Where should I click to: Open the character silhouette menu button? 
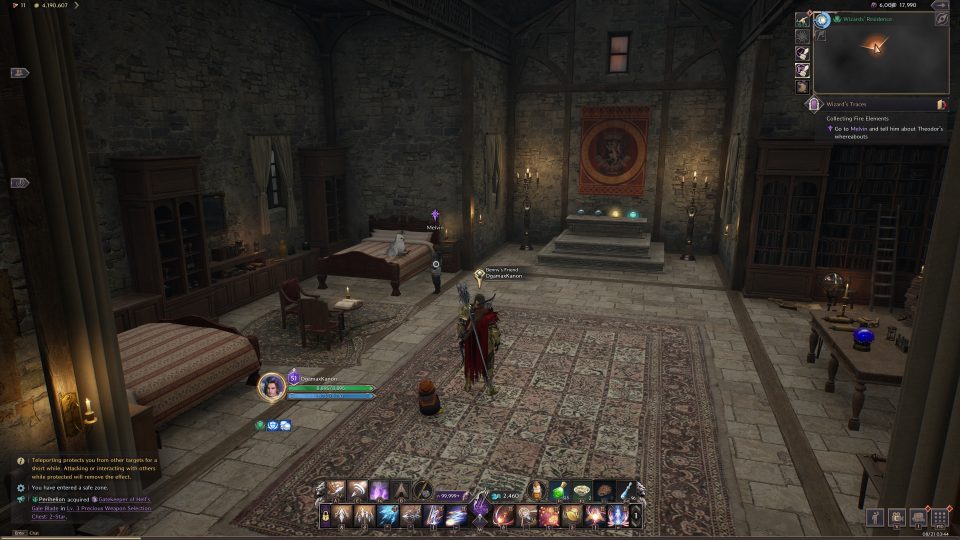(x=875, y=517)
